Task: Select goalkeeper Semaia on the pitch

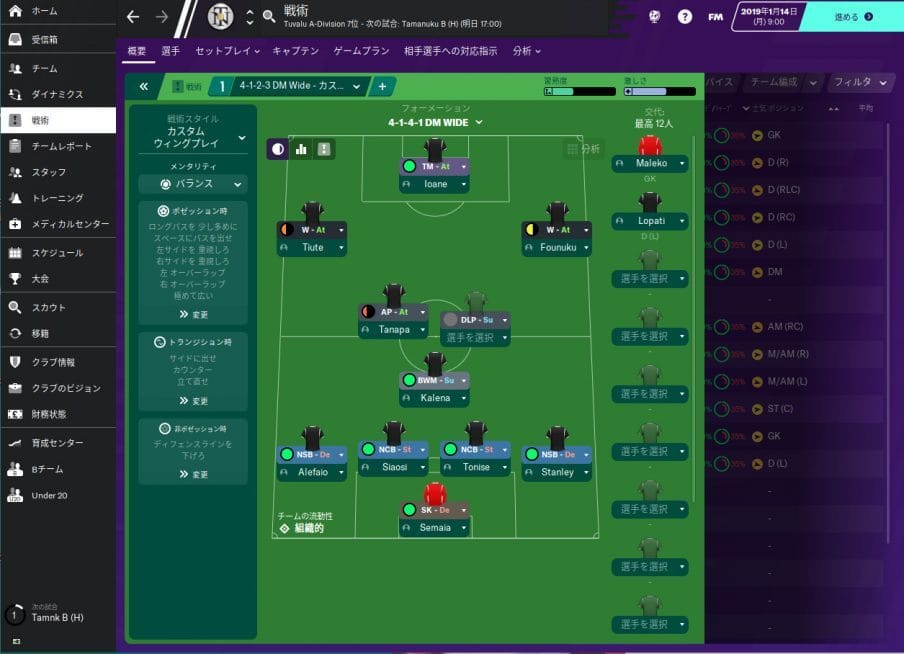Action: click(435, 527)
